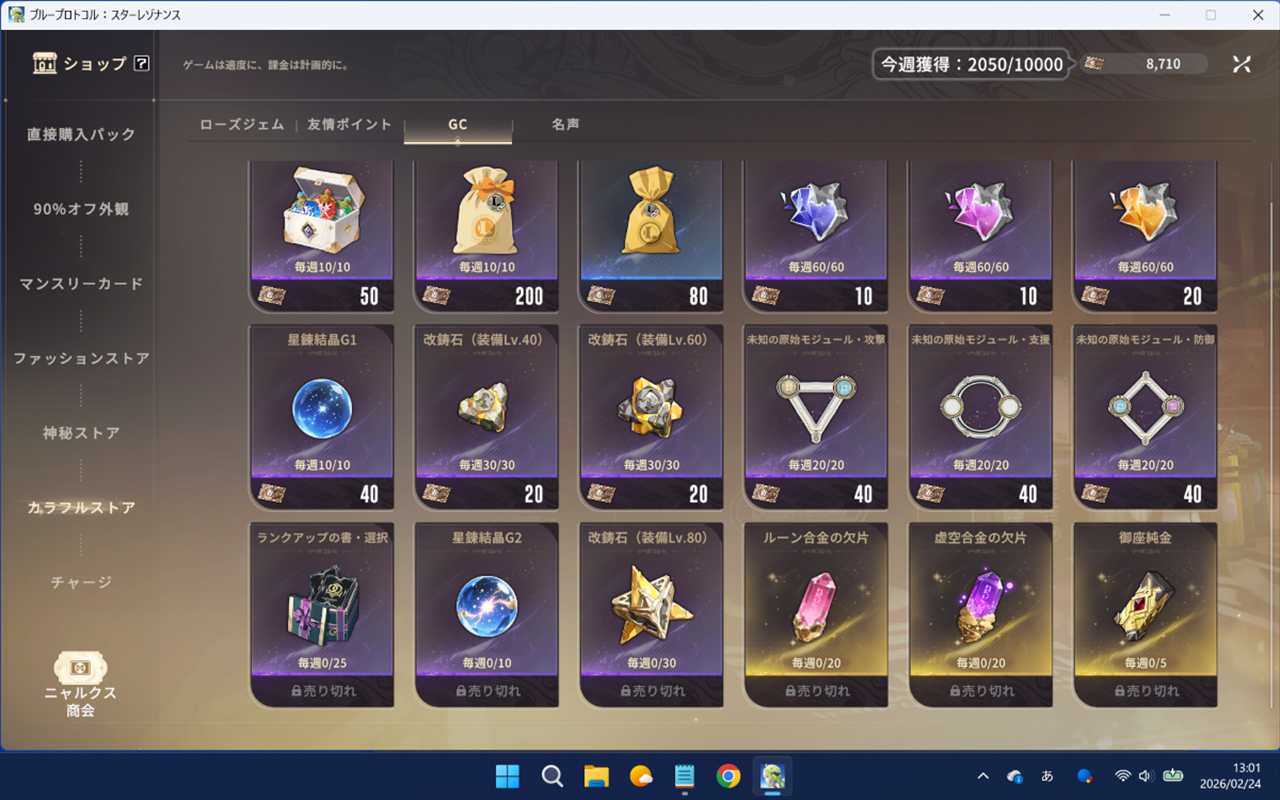The height and width of the screenshot is (800, 1280).
Task: Open the 名声 tab
Action: pyautogui.click(x=565, y=125)
